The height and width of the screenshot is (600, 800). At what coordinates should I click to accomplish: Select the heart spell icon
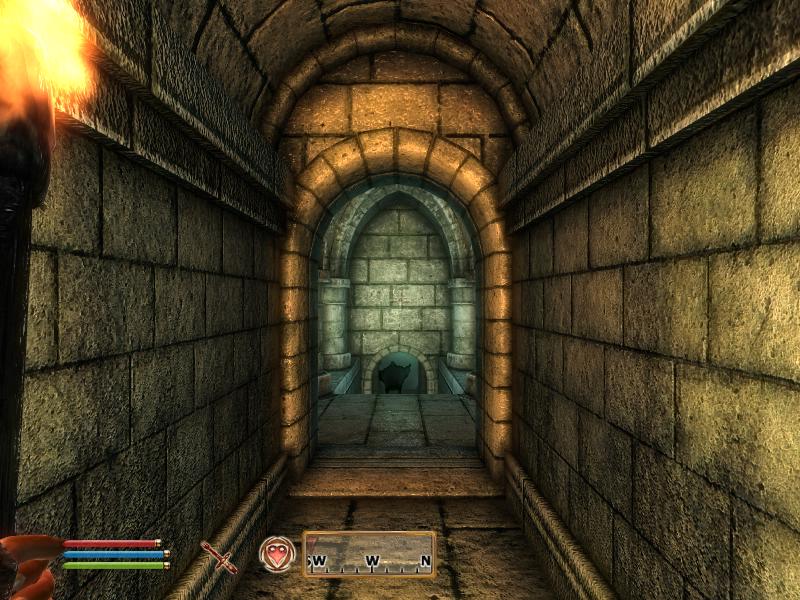[x=277, y=554]
